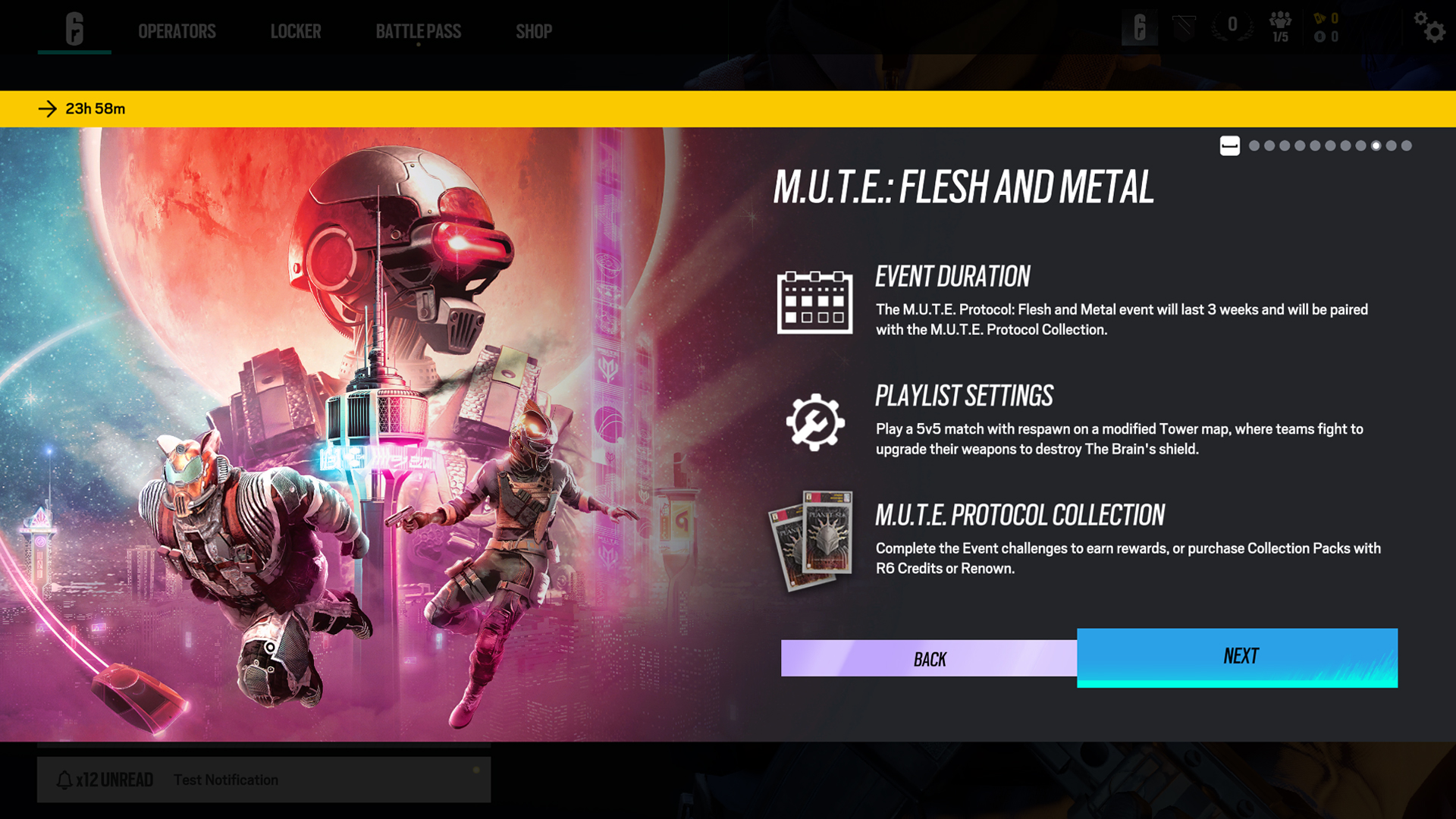Open the unread notifications bell bar
The width and height of the screenshot is (1456, 819).
point(263,780)
